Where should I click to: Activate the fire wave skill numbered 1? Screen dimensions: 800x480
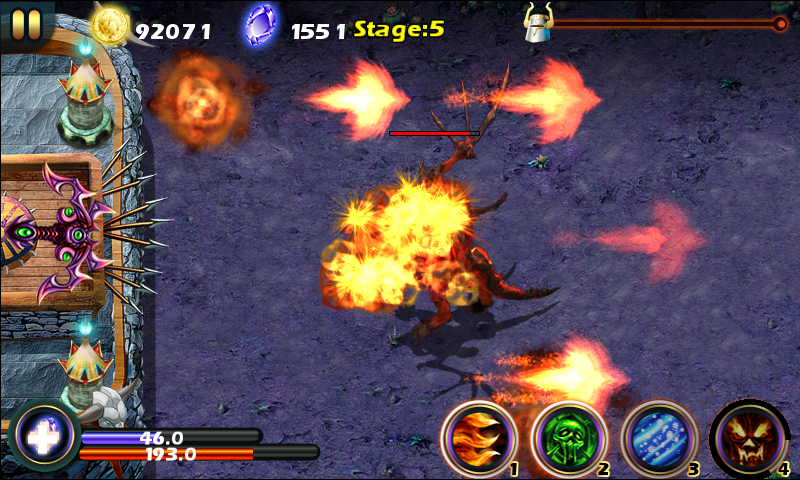[479, 437]
